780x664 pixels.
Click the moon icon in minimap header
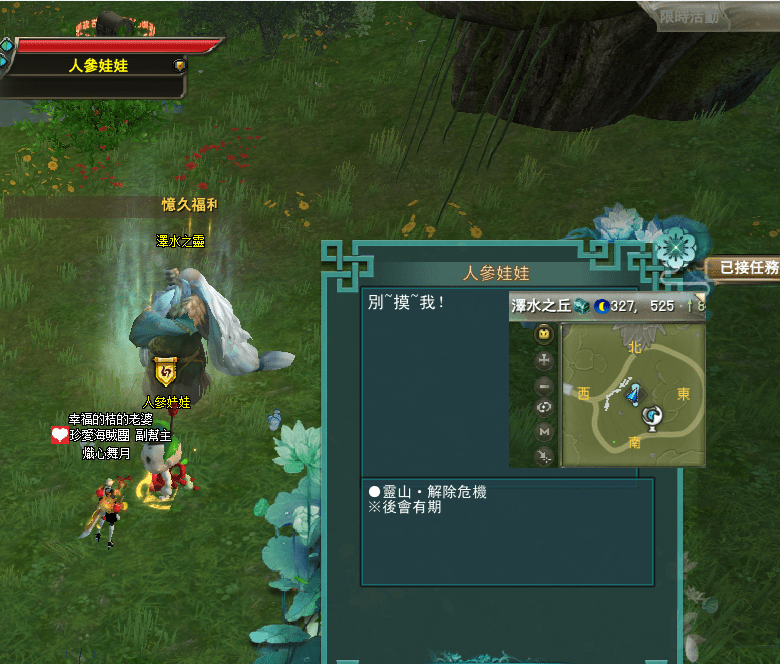point(601,306)
